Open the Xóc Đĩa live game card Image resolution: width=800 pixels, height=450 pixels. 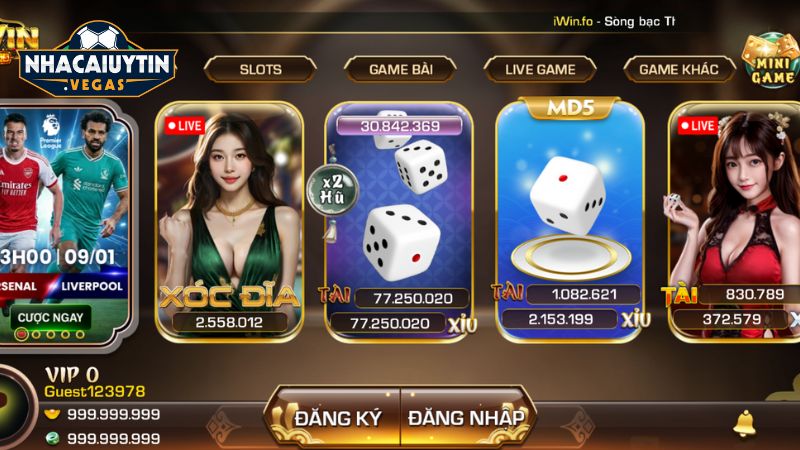tap(229, 220)
